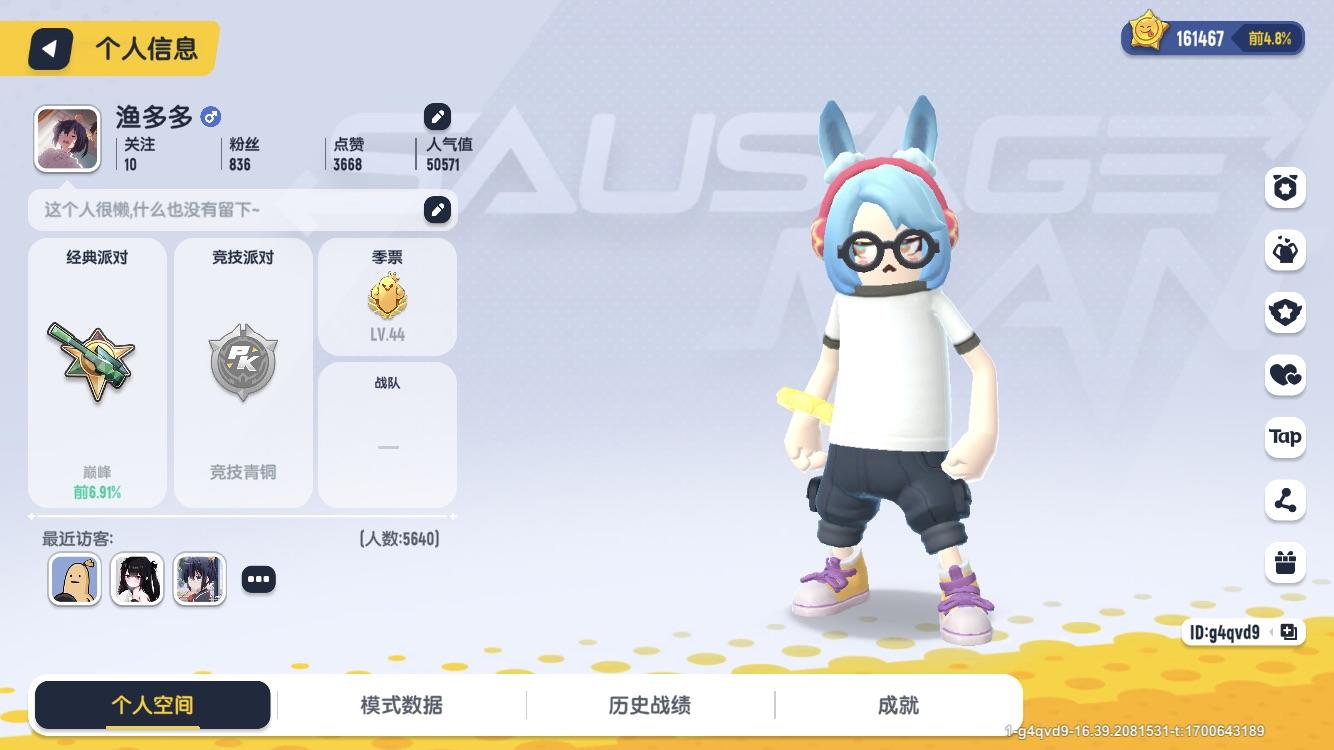Image resolution: width=1334 pixels, height=750 pixels.
Task: Click the character pose icon in sidebar
Action: (x=1285, y=250)
